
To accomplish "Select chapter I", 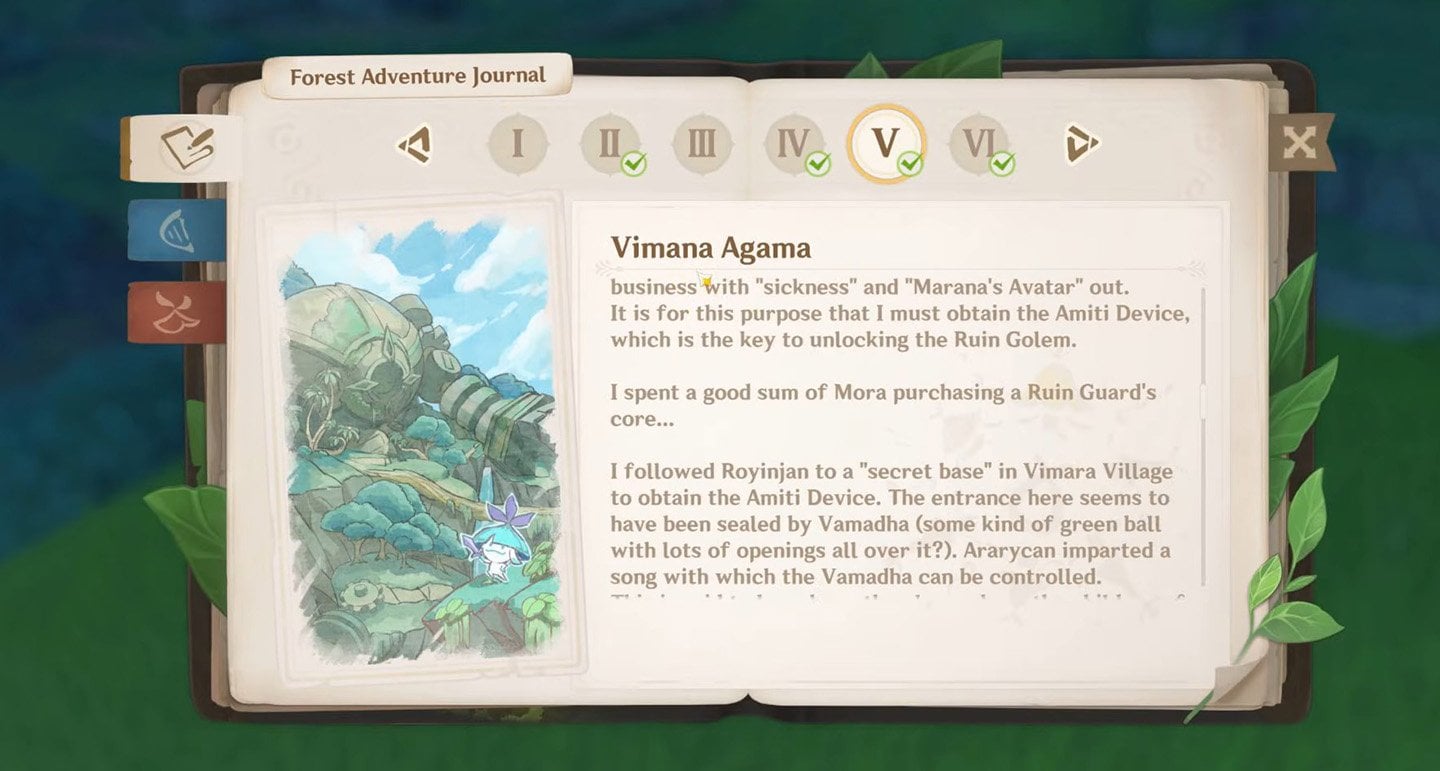I will (x=517, y=144).
